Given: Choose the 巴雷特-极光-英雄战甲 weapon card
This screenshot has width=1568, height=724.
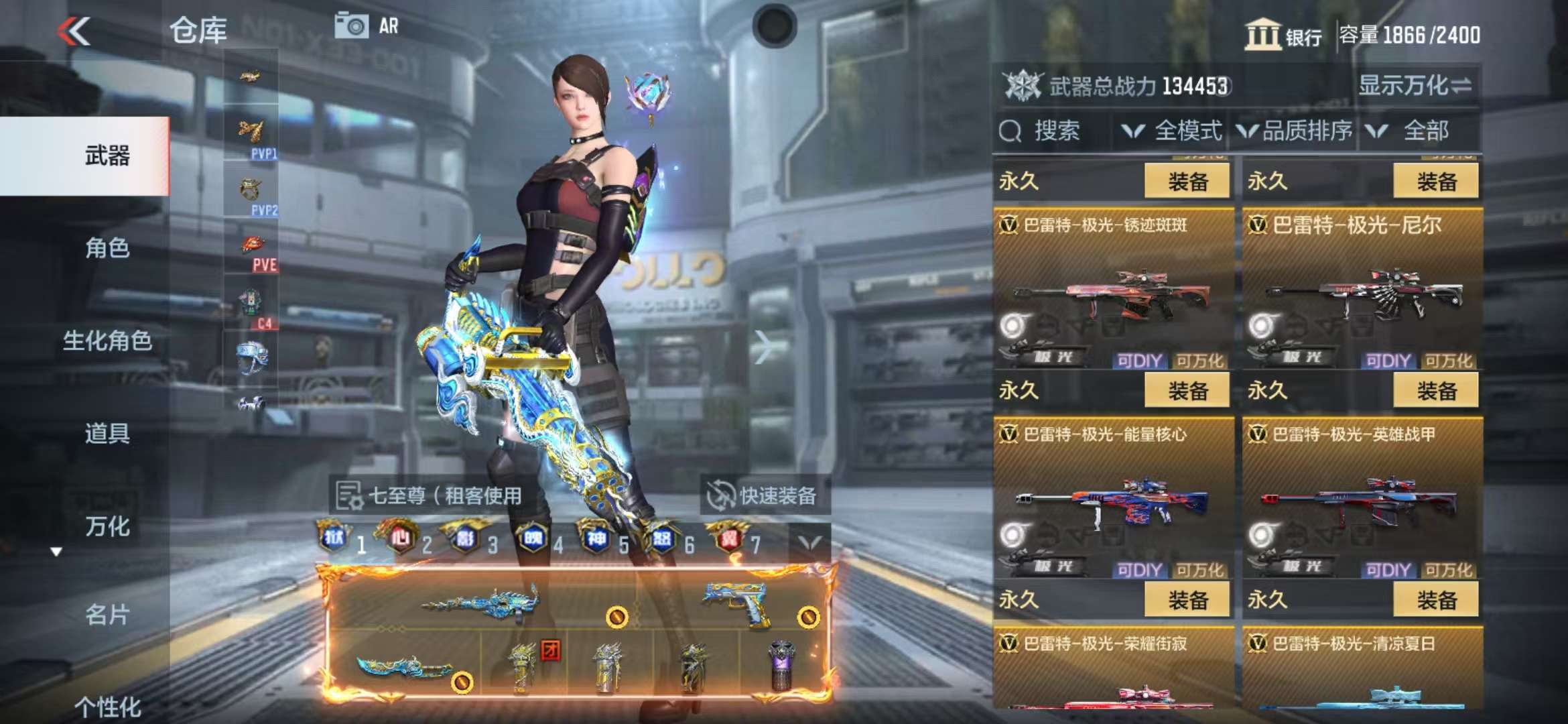Looking at the screenshot, I should (x=1362, y=497).
